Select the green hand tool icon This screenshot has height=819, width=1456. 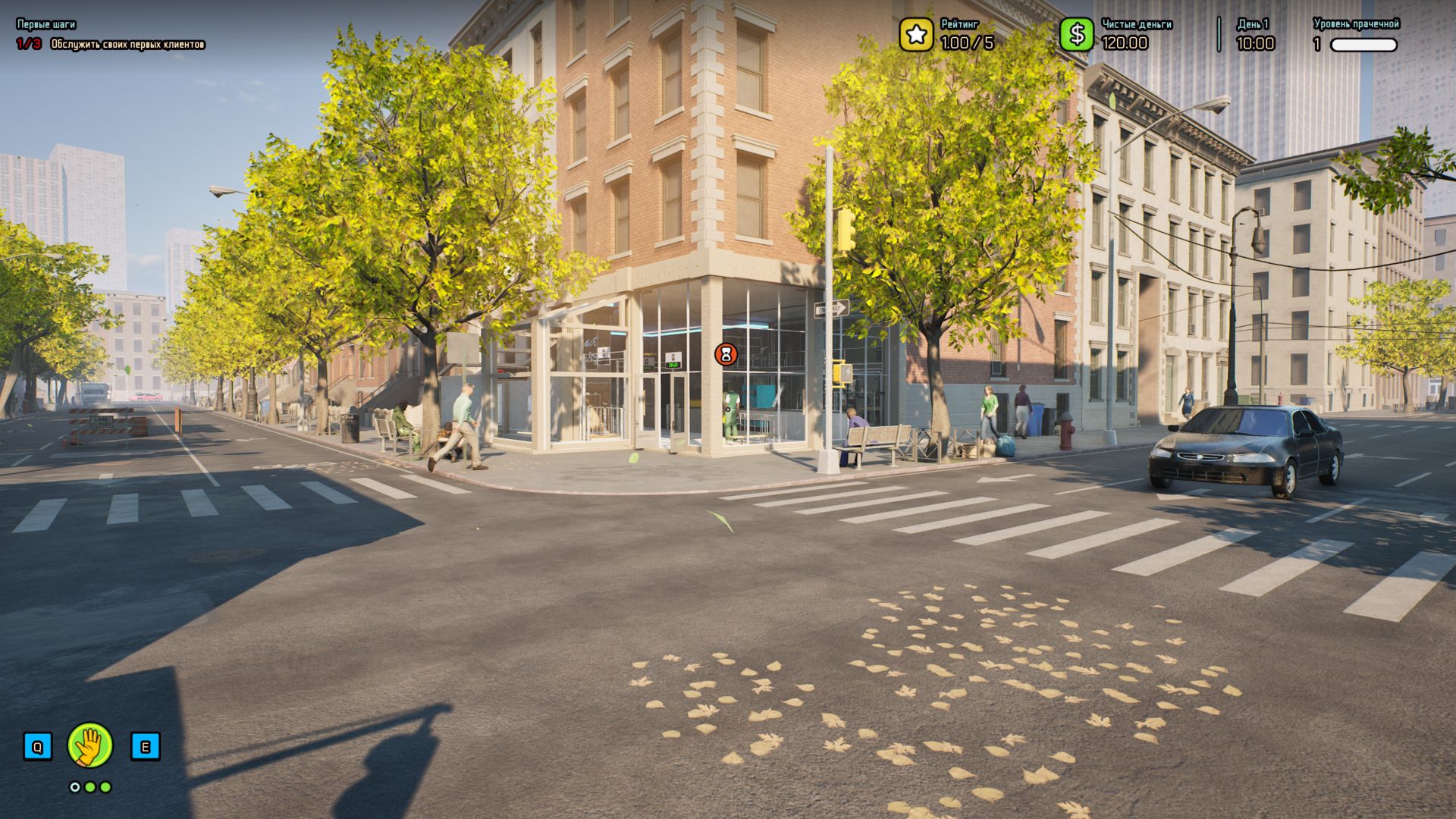point(90,745)
